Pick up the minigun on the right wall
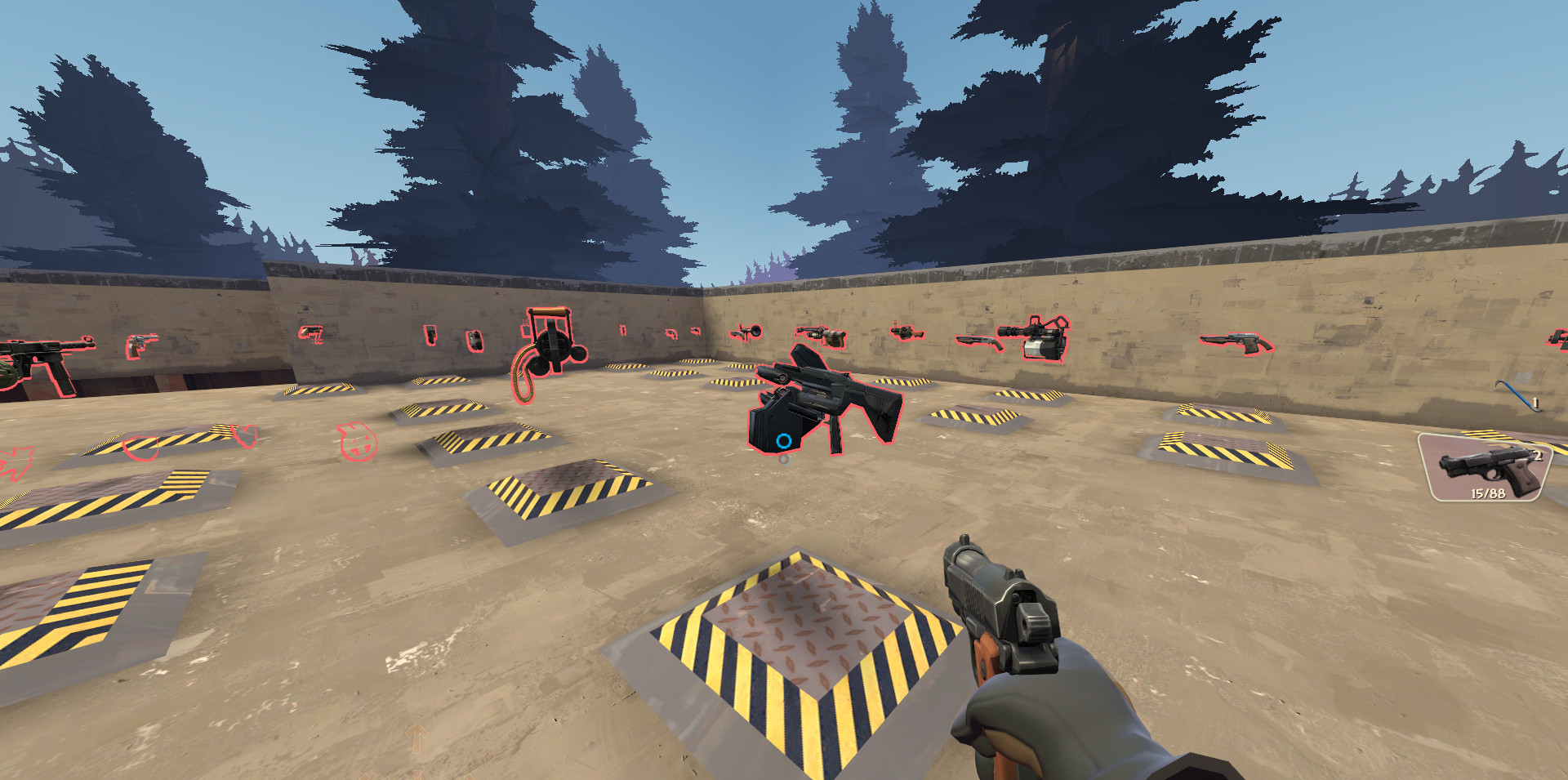This screenshot has height=780, width=1568. [x=1037, y=337]
